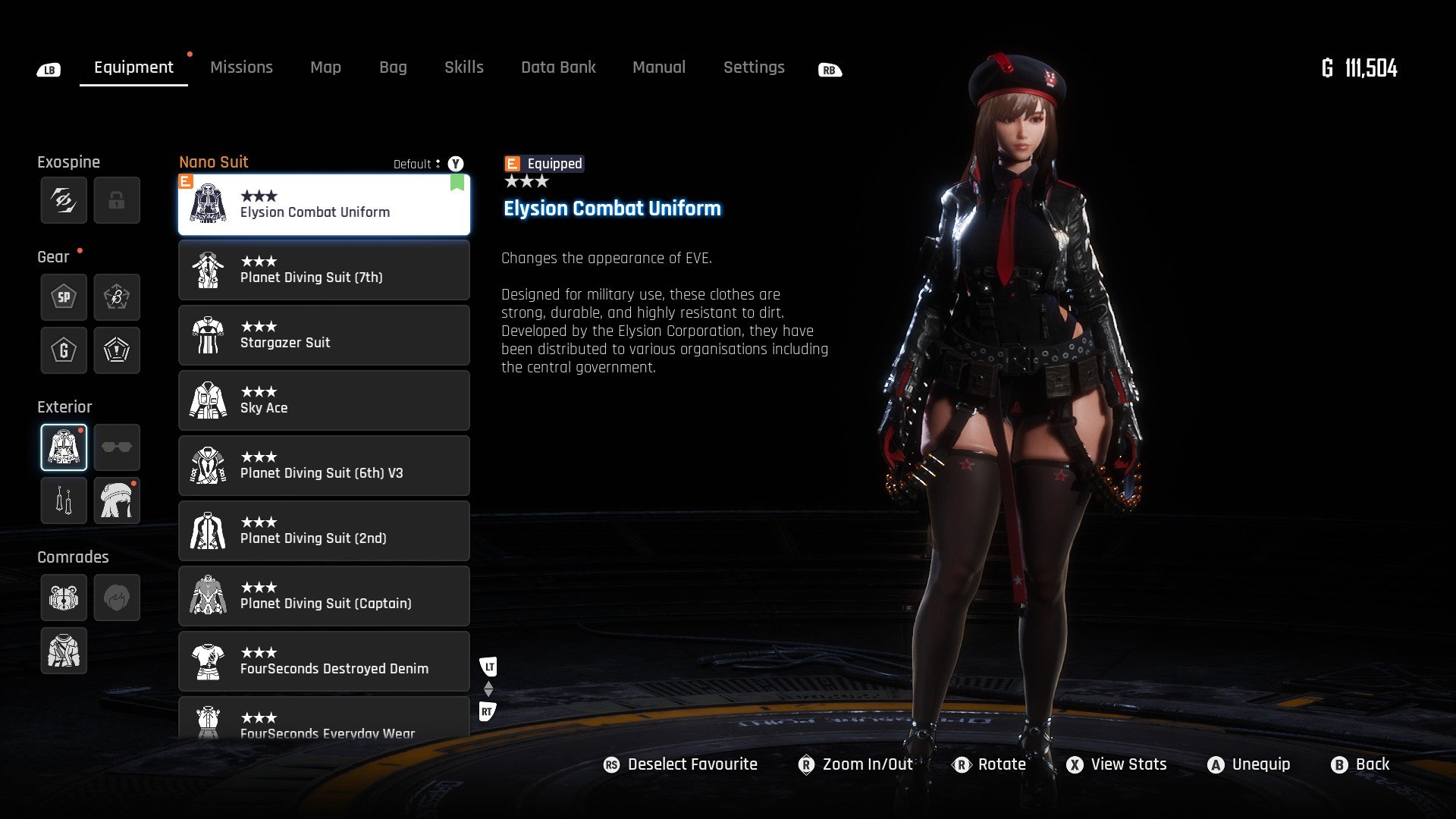Image resolution: width=1456 pixels, height=819 pixels.
Task: Select the Skills tab
Action: click(x=463, y=67)
